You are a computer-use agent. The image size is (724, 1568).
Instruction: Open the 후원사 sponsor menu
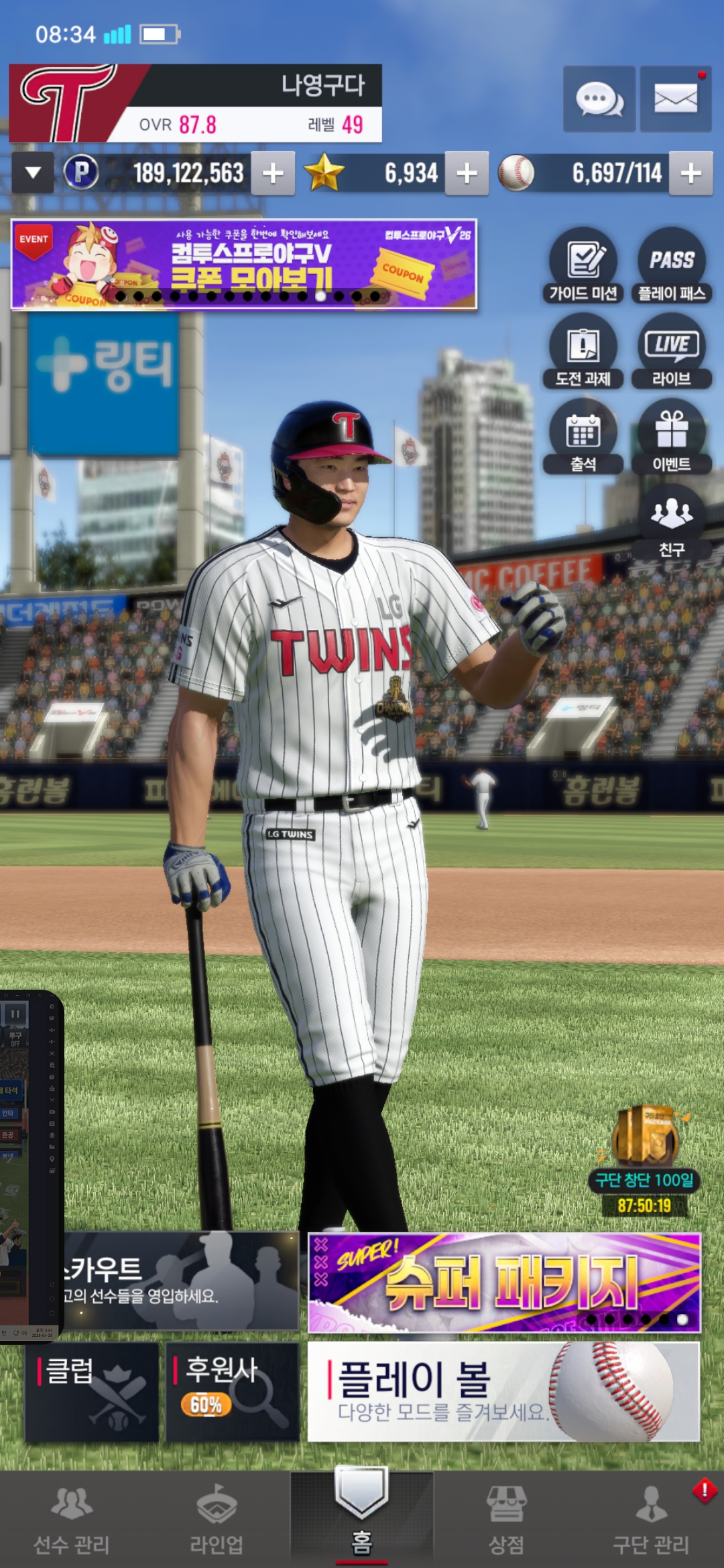(x=232, y=1391)
